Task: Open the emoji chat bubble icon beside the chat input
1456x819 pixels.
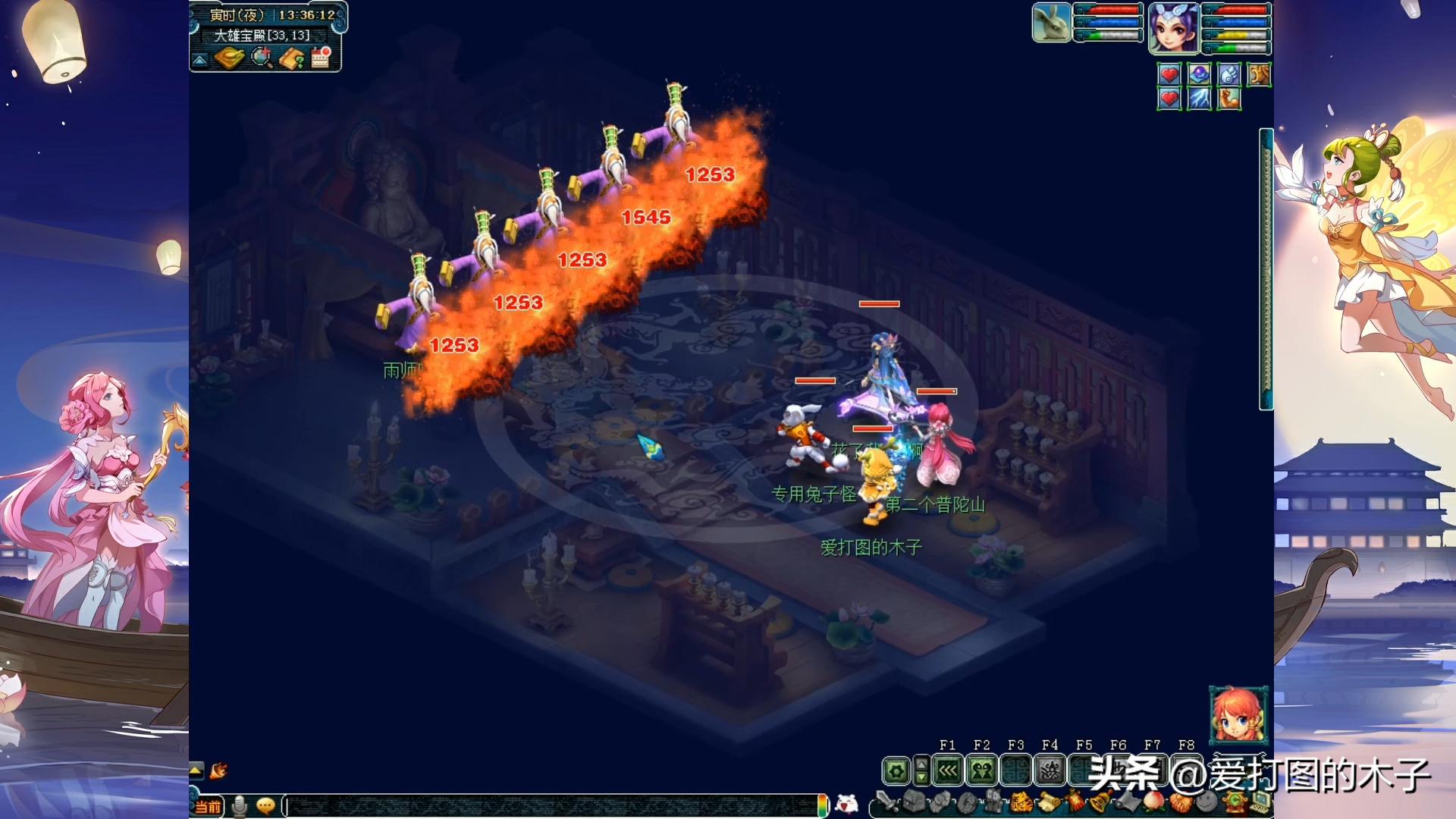Action: pos(265,806)
